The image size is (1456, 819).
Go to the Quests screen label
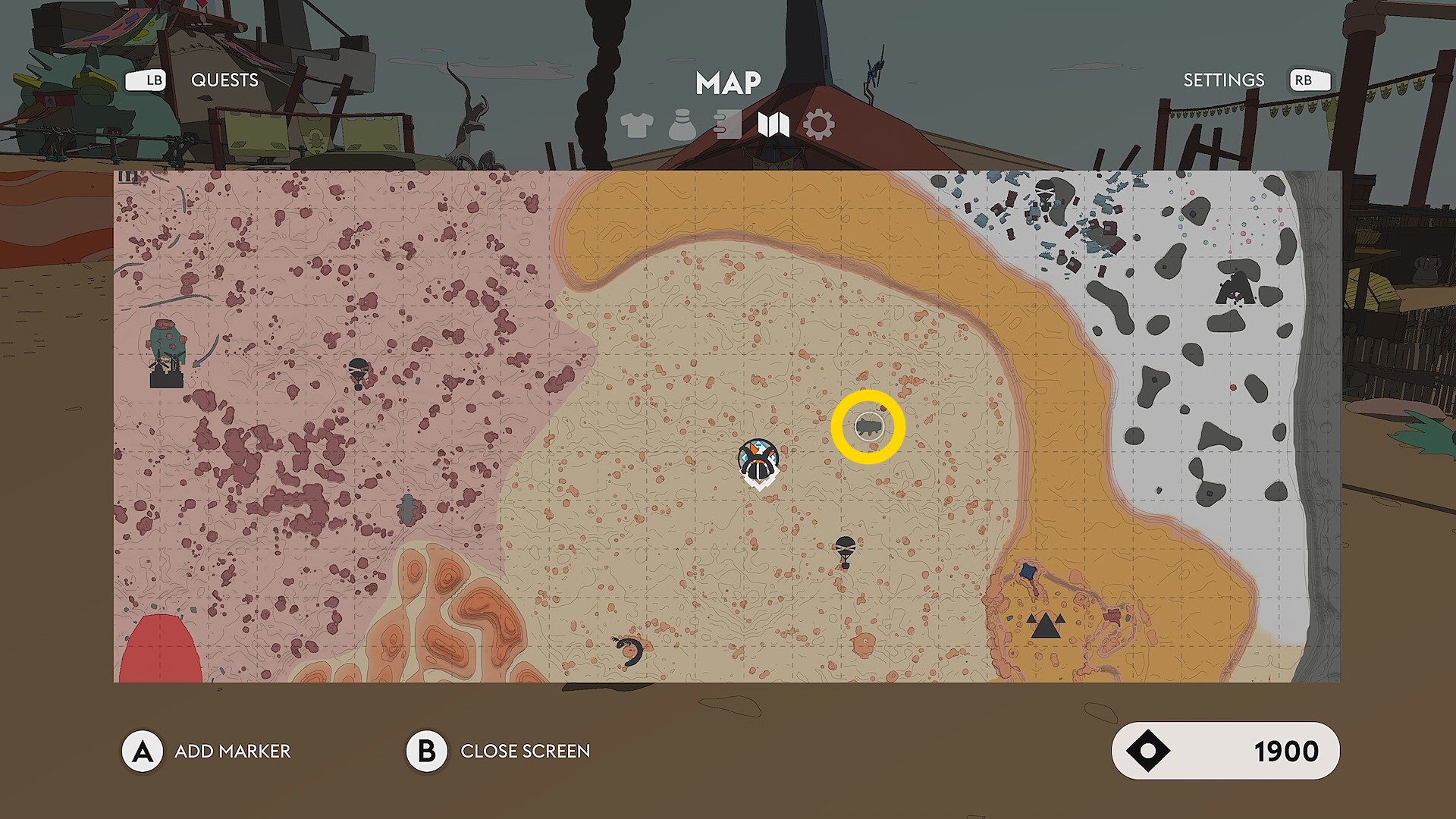224,80
